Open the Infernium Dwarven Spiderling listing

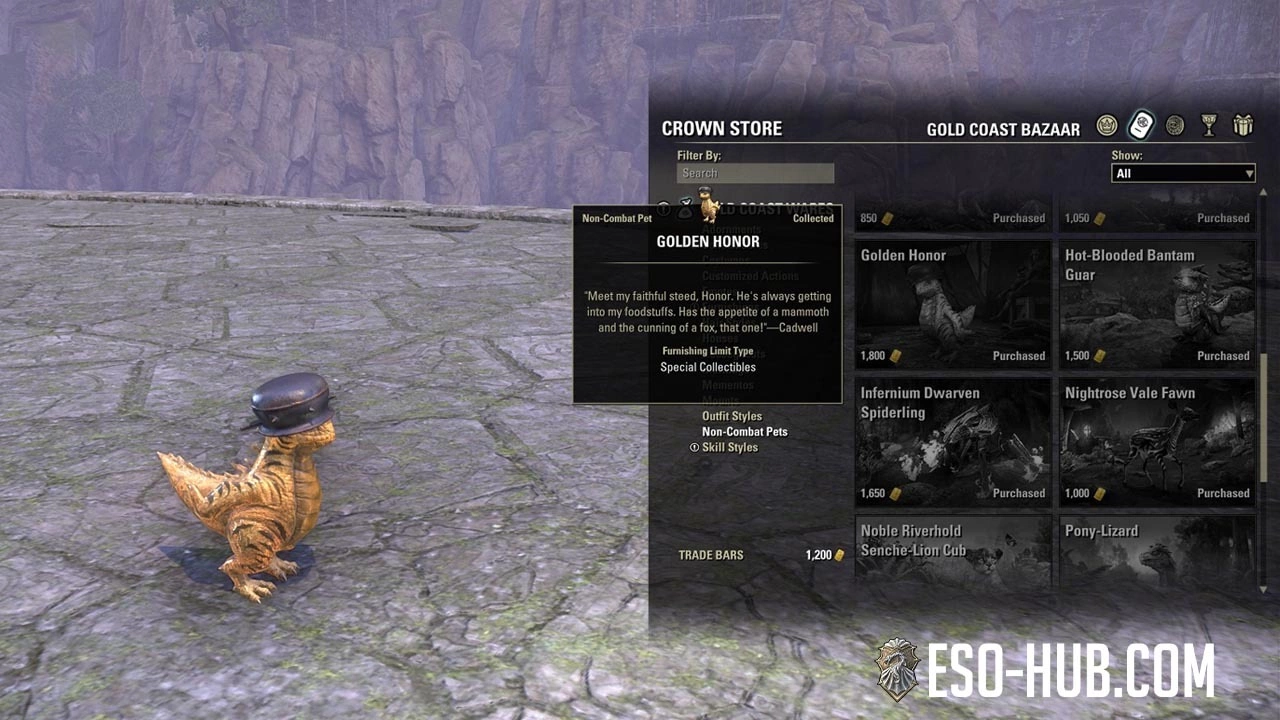[952, 441]
